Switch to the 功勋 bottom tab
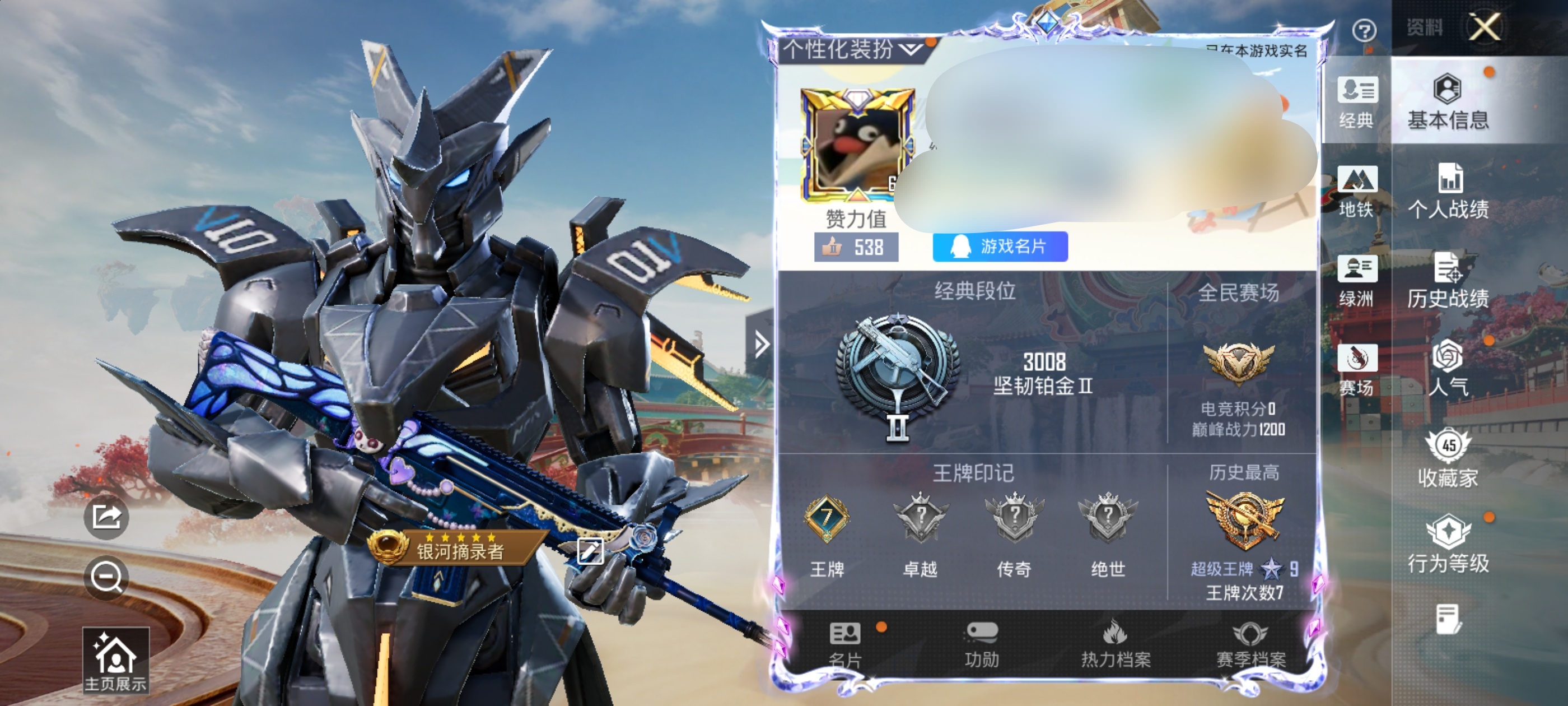1568x706 pixels. (981, 644)
